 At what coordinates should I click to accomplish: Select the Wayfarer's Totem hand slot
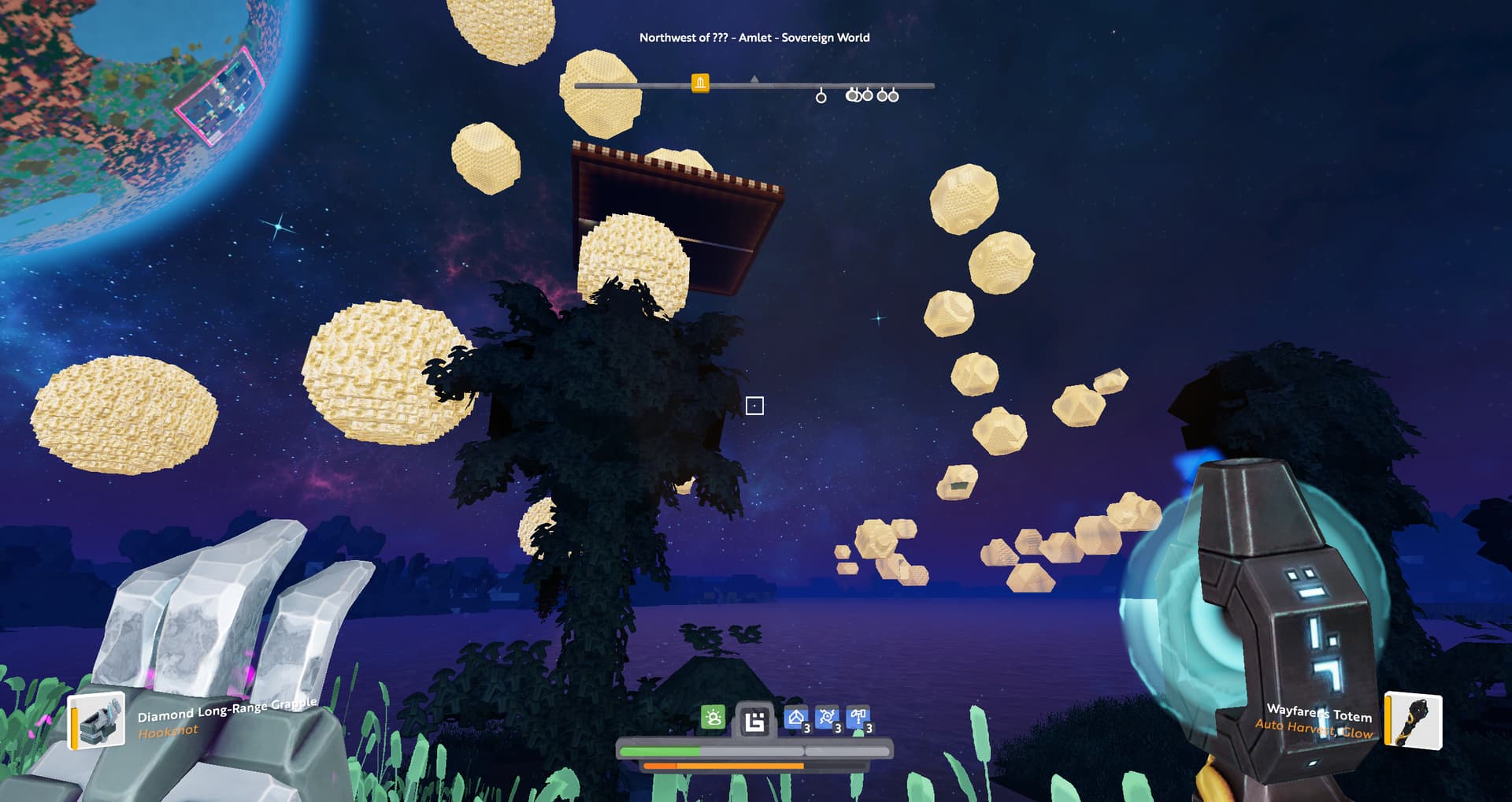(x=1414, y=720)
